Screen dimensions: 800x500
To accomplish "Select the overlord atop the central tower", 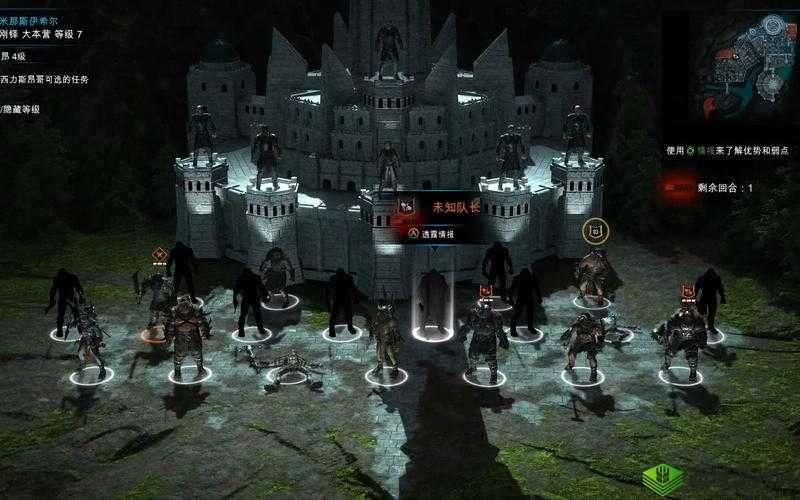I will [x=388, y=45].
